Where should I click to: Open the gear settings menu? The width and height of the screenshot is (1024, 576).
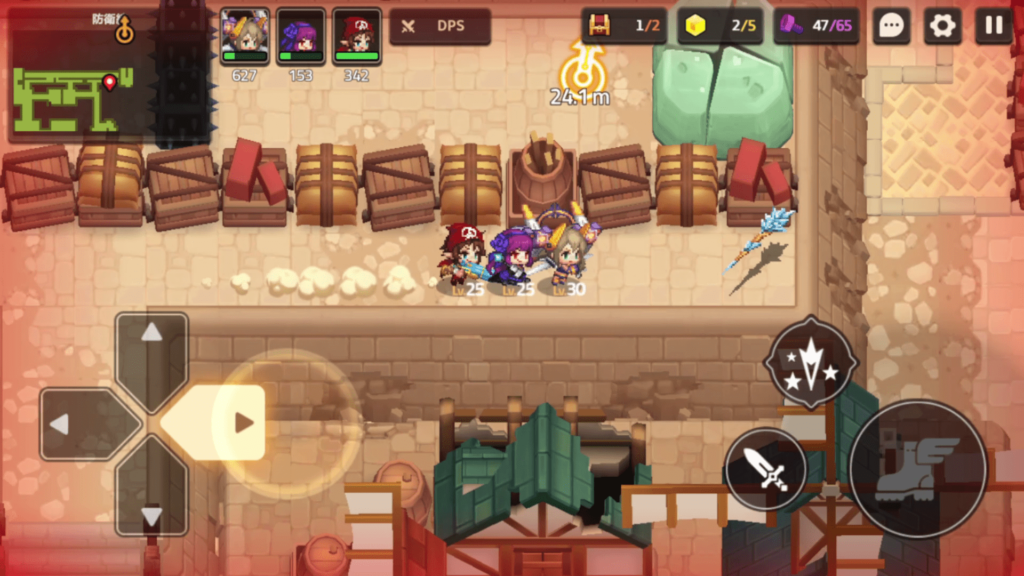pyautogui.click(x=942, y=26)
